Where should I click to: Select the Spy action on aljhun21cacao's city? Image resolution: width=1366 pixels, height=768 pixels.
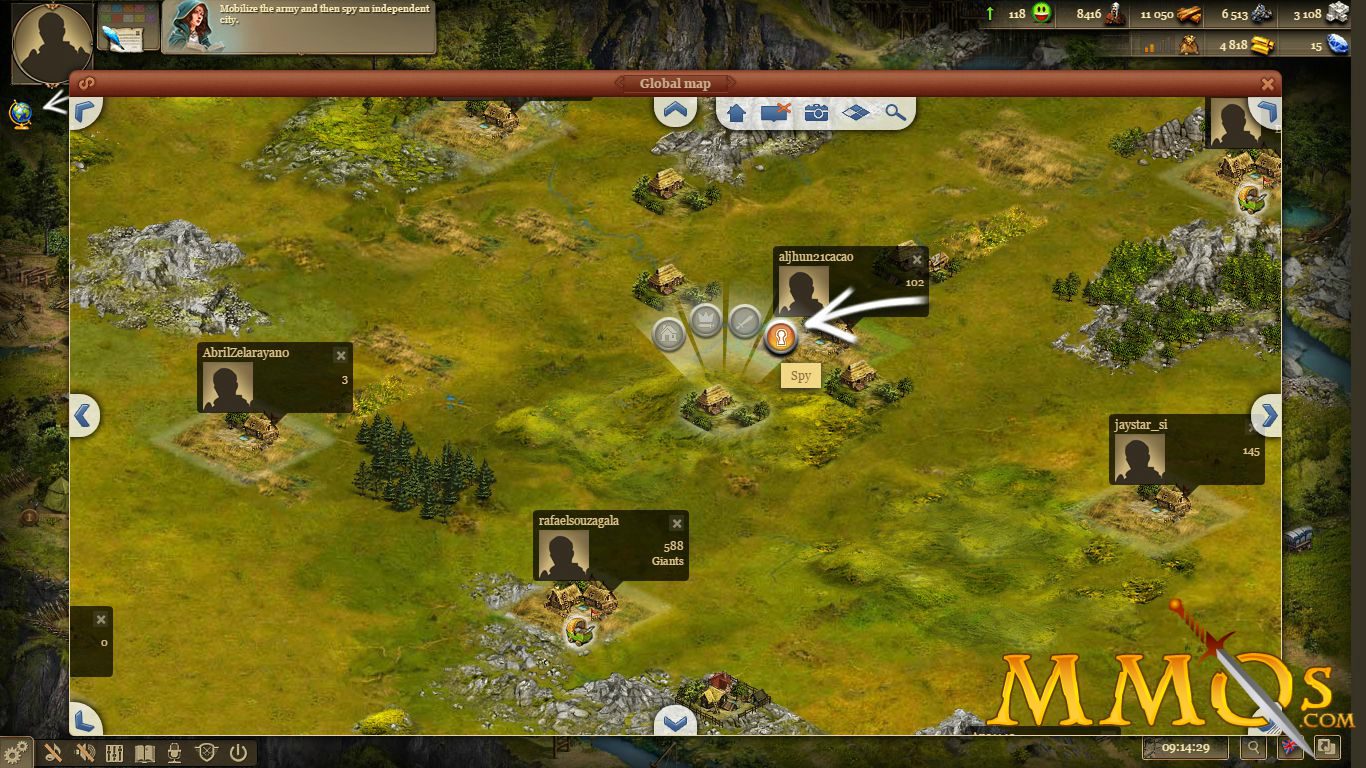[783, 338]
